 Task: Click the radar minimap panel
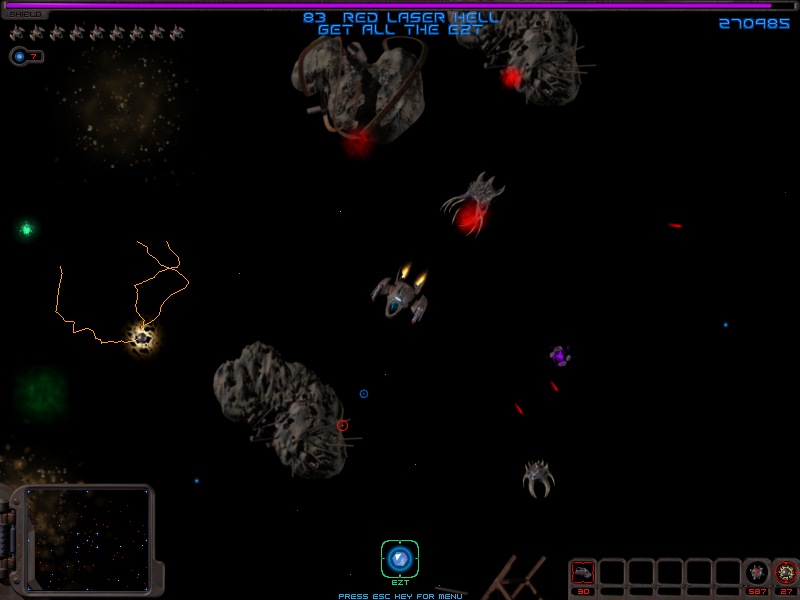click(88, 538)
